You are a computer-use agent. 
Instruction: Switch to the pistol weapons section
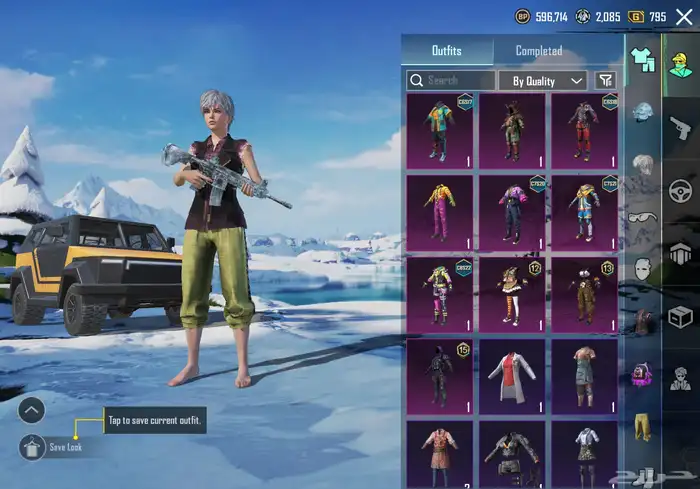click(x=680, y=125)
